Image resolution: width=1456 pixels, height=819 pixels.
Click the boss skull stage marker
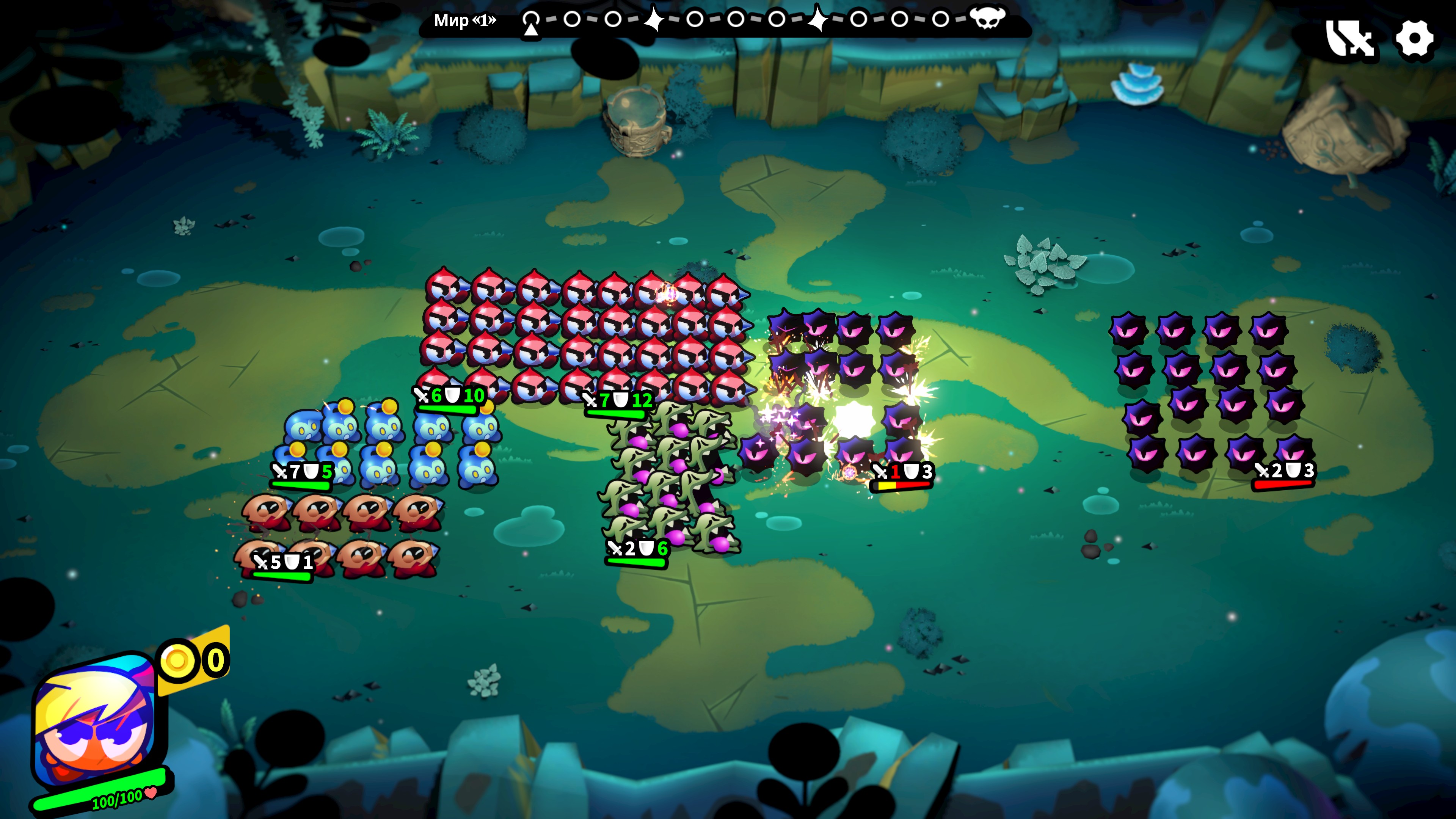(987, 19)
